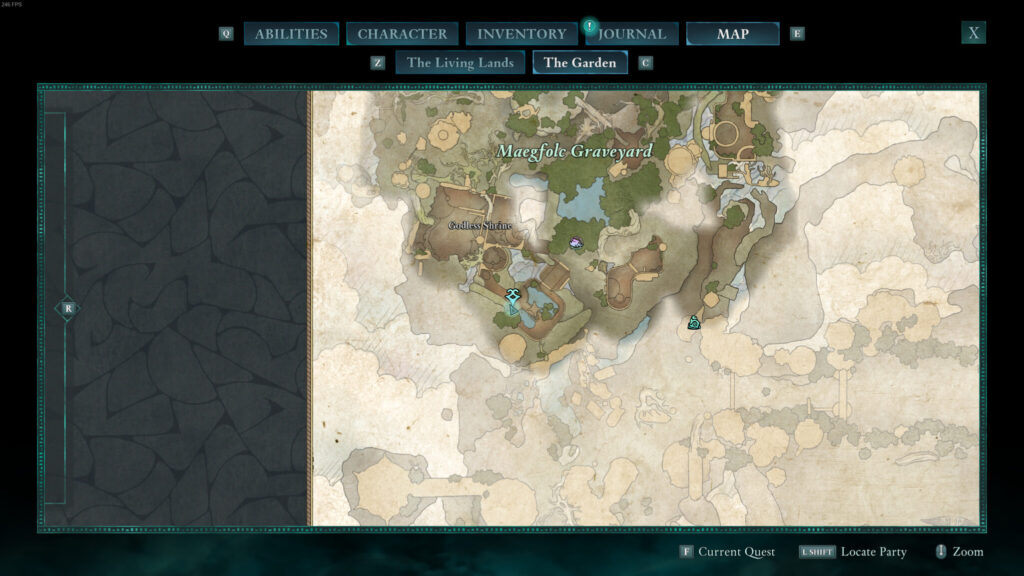Switch to the Character tab
Screen dimensions: 1024x576
pos(402,34)
